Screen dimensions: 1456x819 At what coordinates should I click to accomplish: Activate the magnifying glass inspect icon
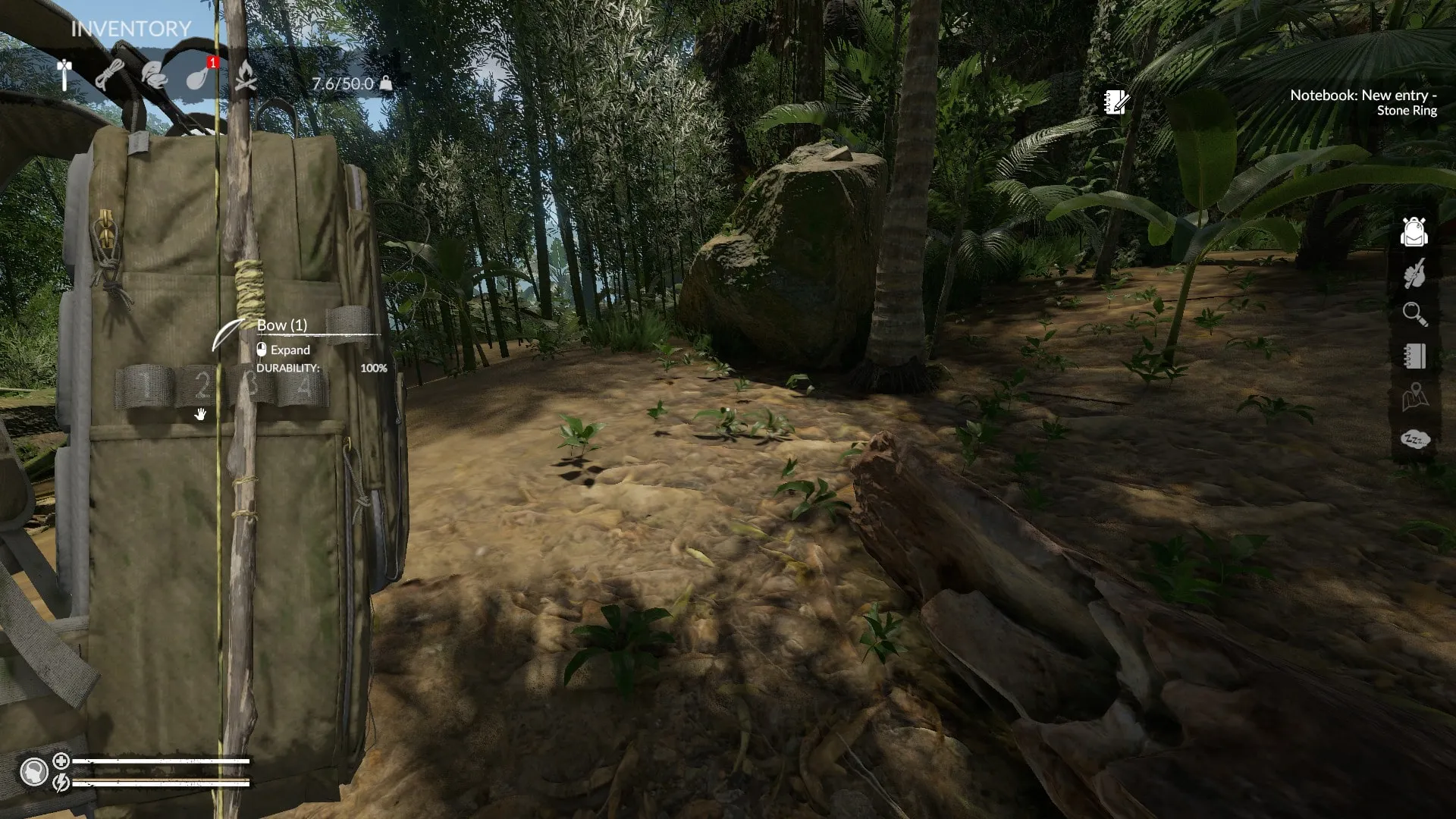coord(1414,314)
